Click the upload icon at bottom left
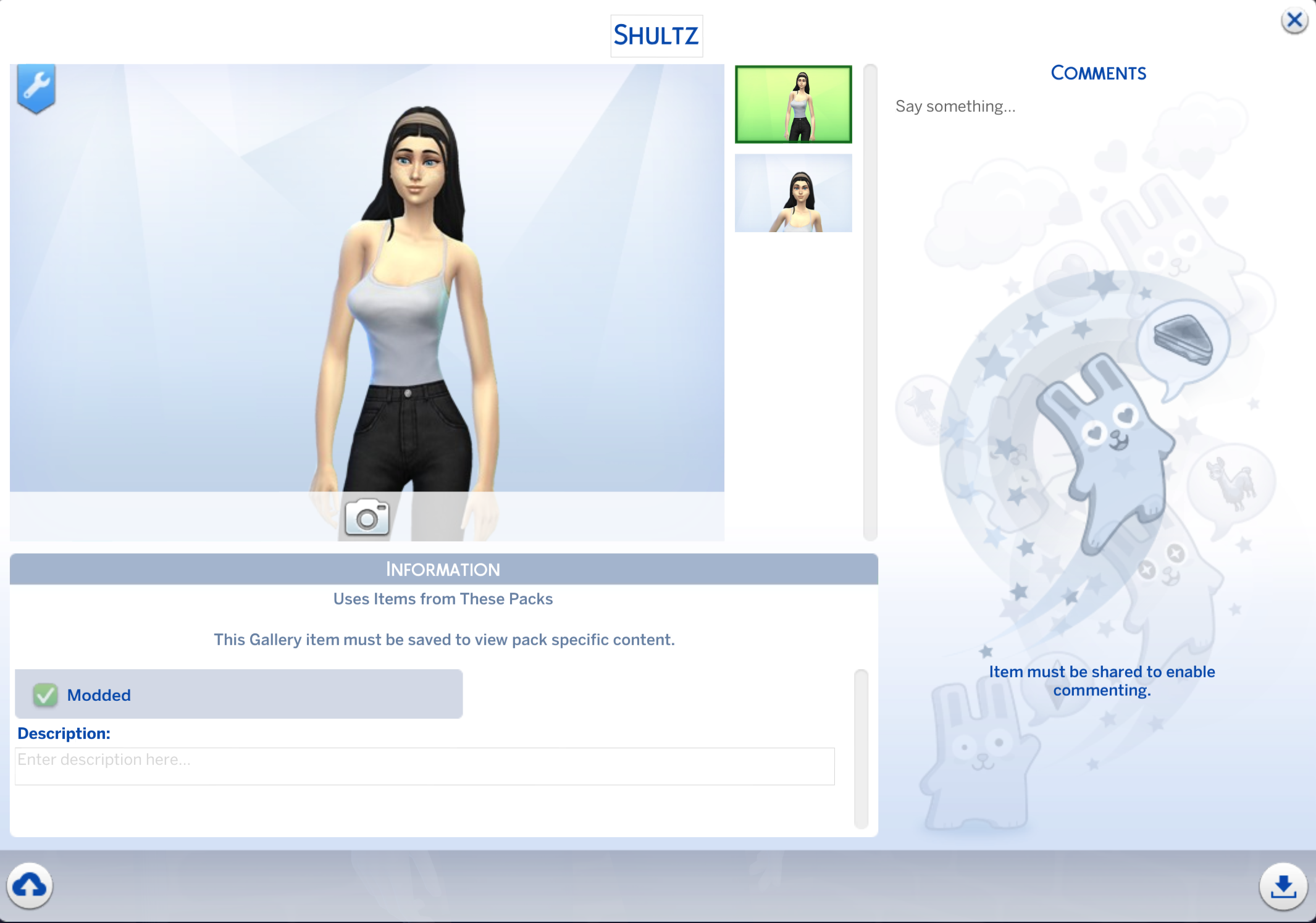1316x923 pixels. click(30, 887)
